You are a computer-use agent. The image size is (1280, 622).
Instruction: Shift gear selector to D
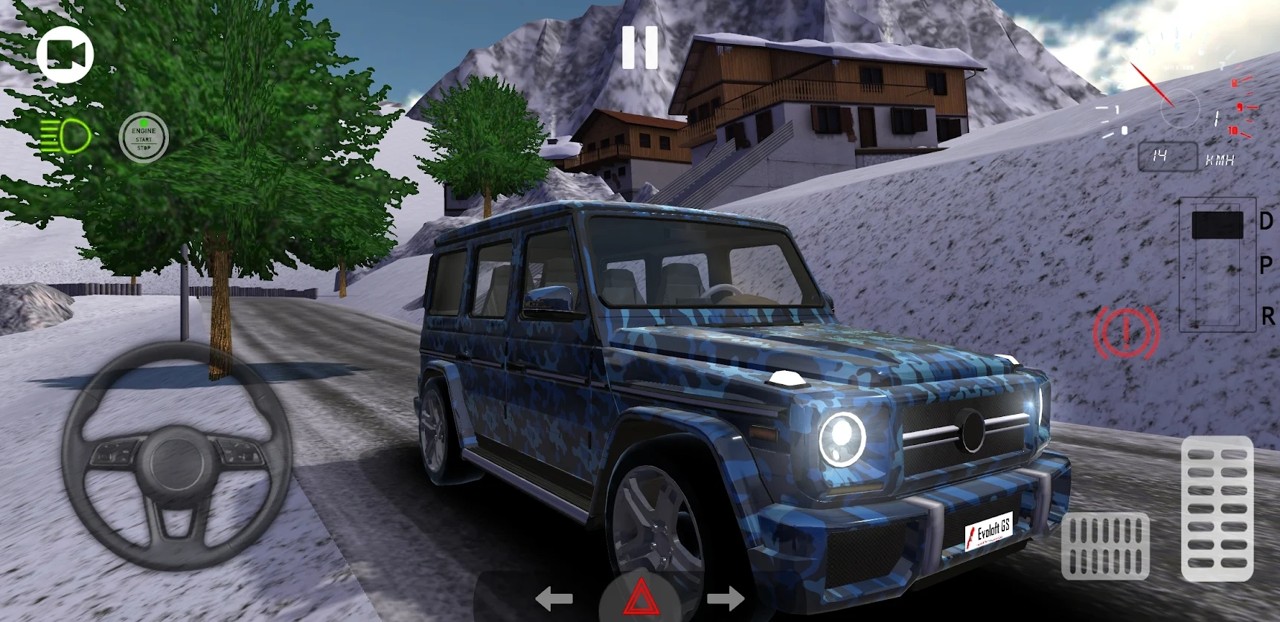point(1266,222)
